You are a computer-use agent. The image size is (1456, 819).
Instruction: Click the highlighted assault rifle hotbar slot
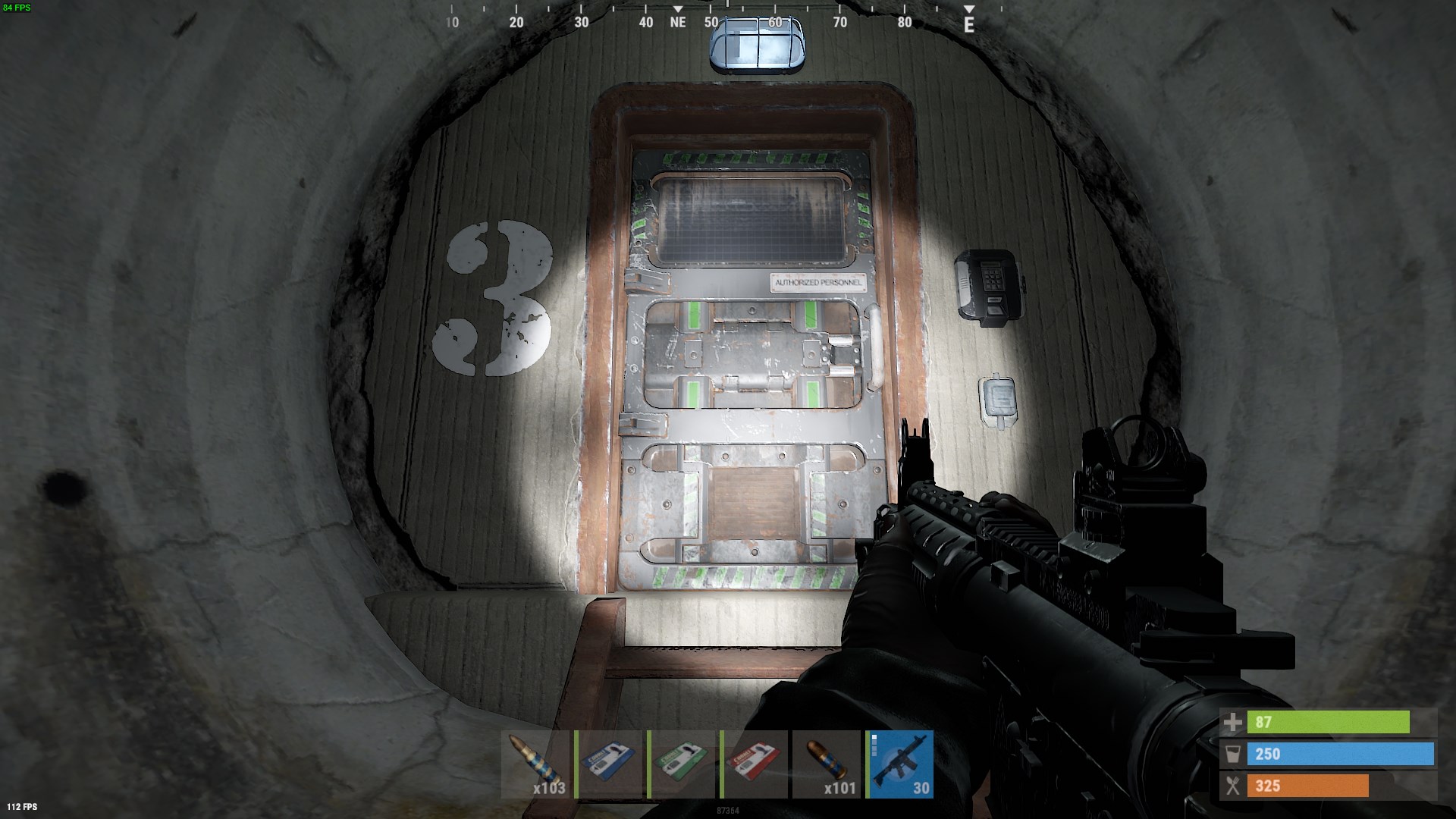[900, 764]
